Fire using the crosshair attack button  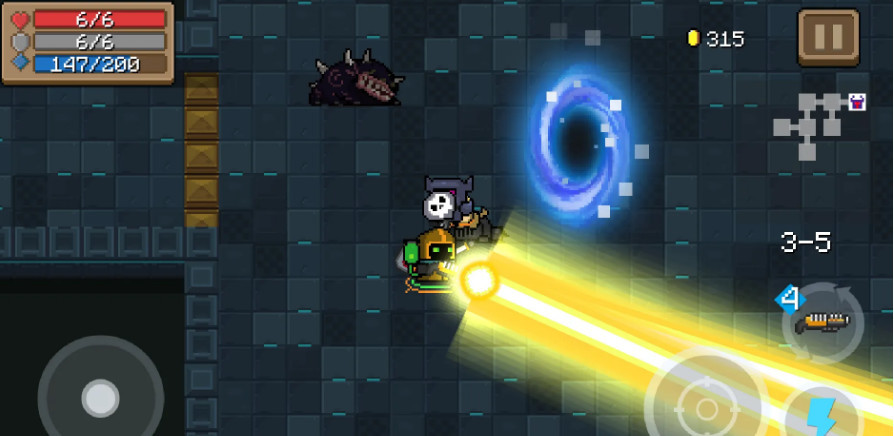pyautogui.click(x=705, y=405)
